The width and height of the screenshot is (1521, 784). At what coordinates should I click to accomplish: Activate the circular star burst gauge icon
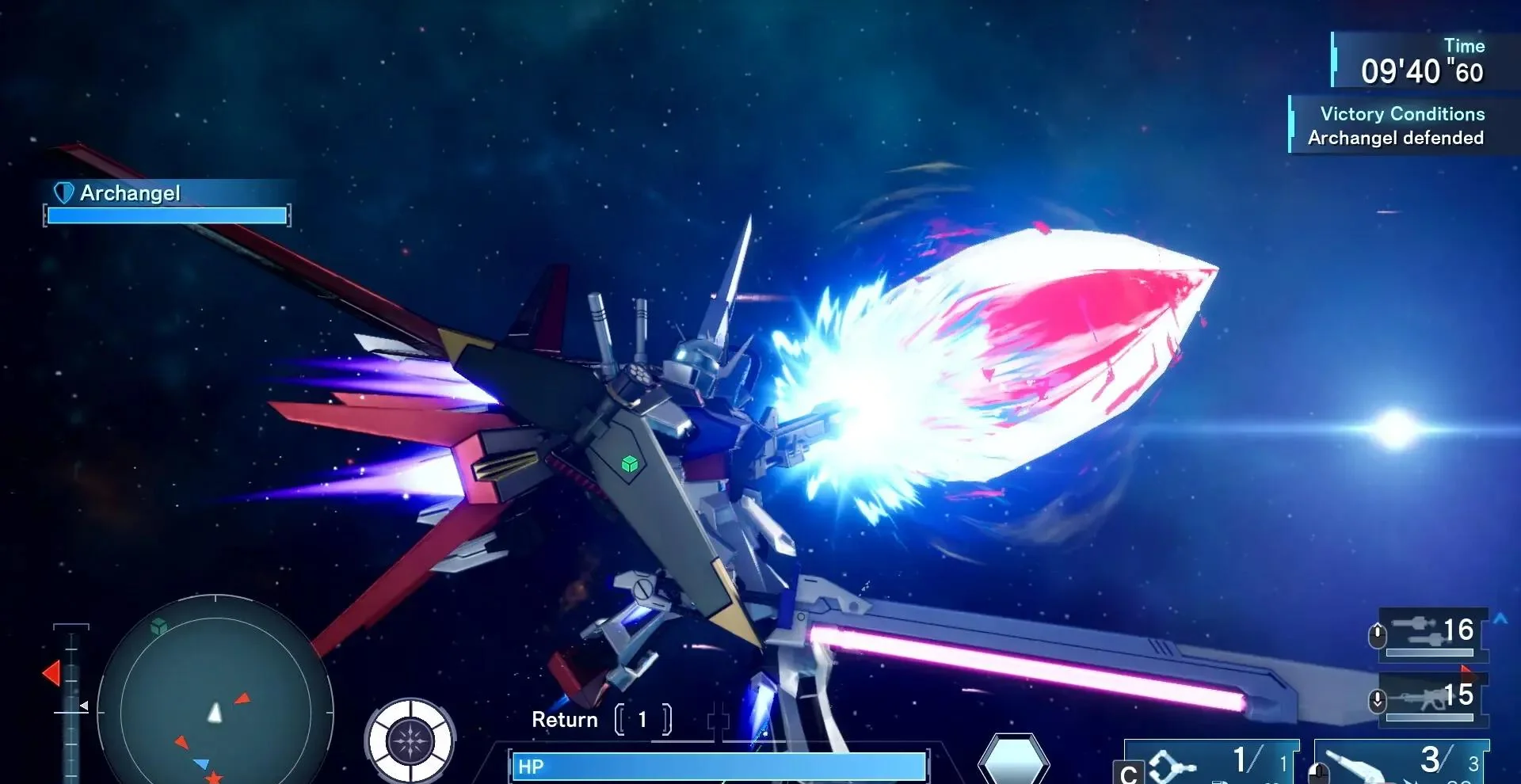click(410, 741)
